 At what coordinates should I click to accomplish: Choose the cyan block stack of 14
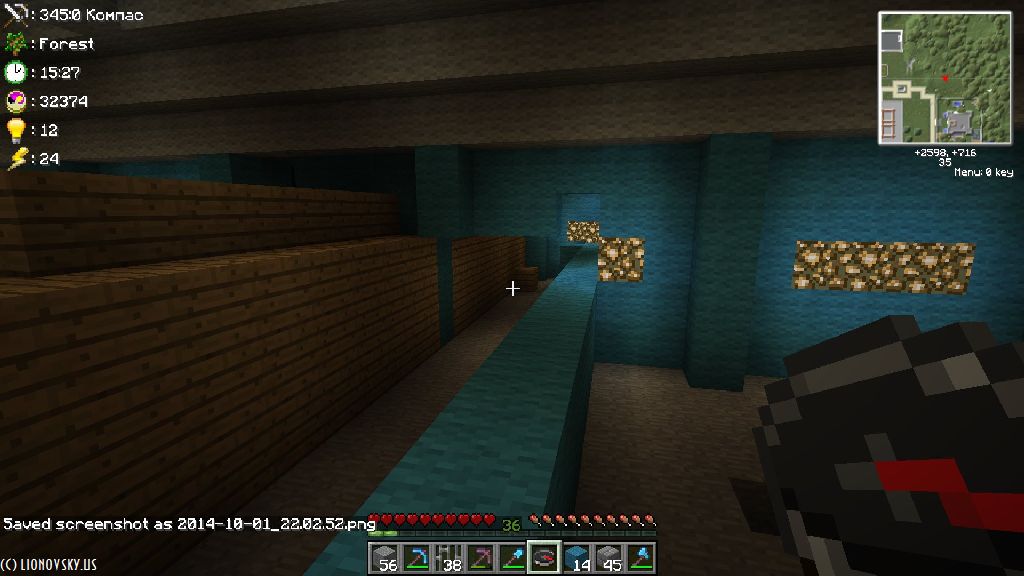[x=576, y=557]
